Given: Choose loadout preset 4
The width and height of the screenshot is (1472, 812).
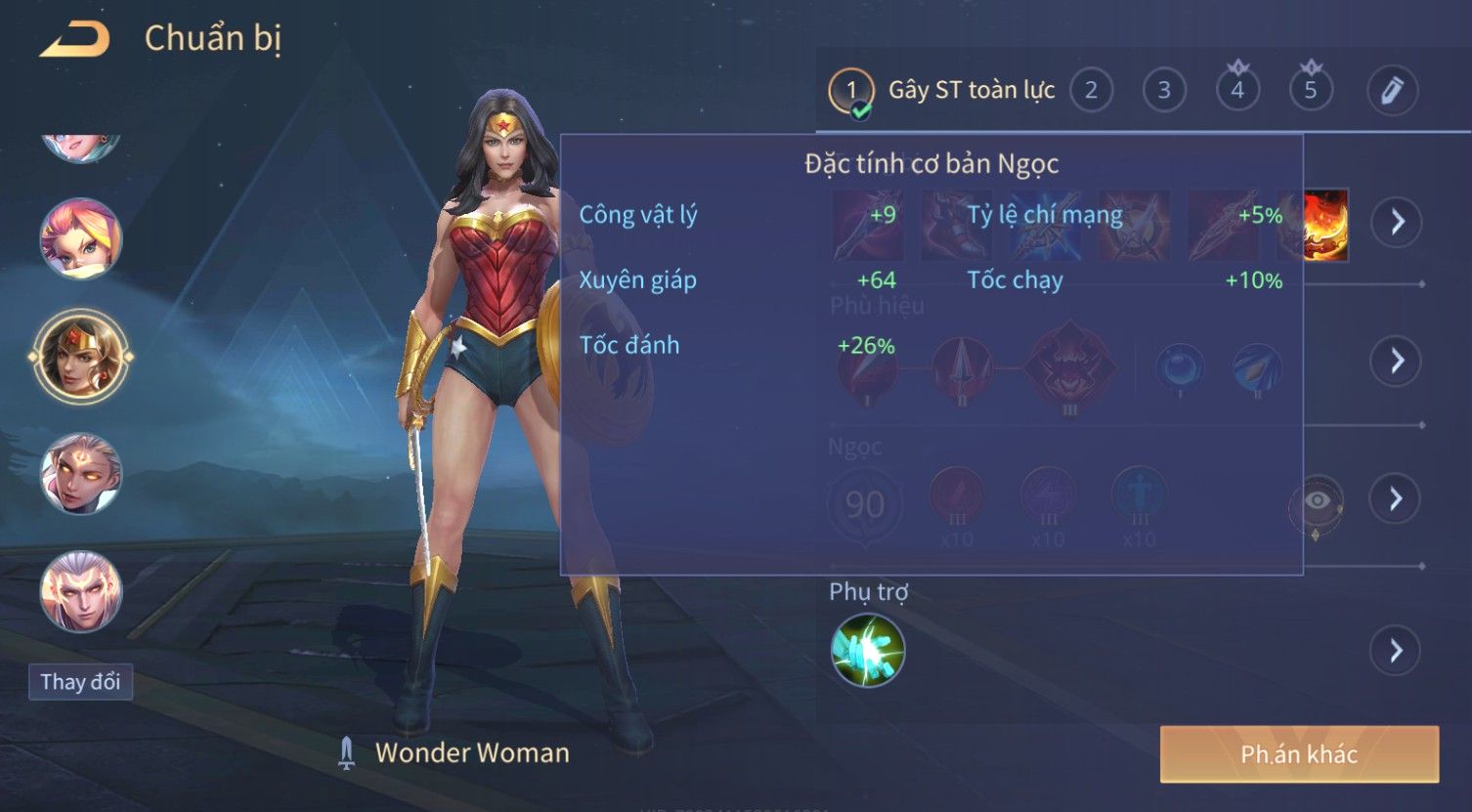Looking at the screenshot, I should point(1237,91).
